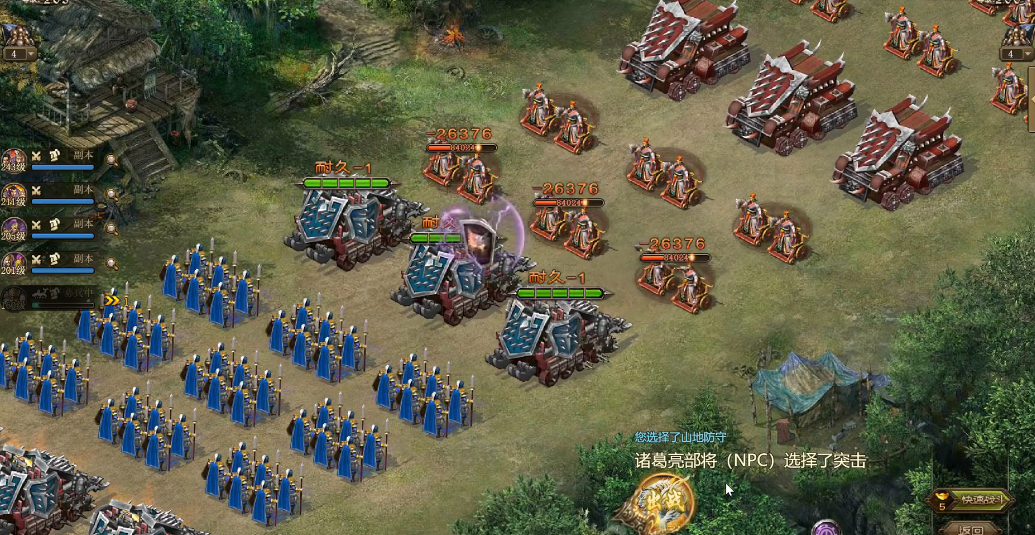Click the purple round skill icon

(x=826, y=527)
